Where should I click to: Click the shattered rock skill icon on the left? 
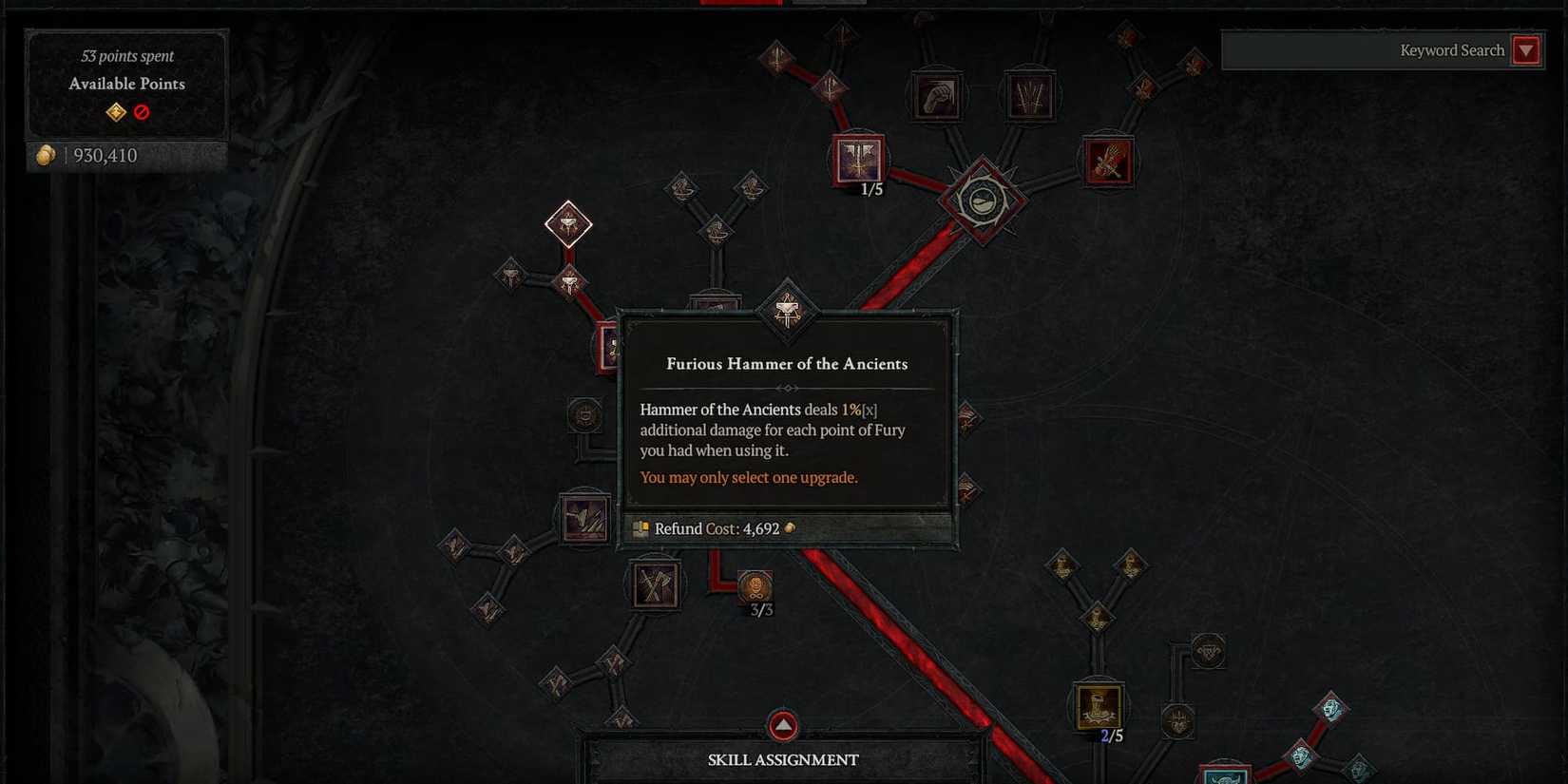(583, 518)
